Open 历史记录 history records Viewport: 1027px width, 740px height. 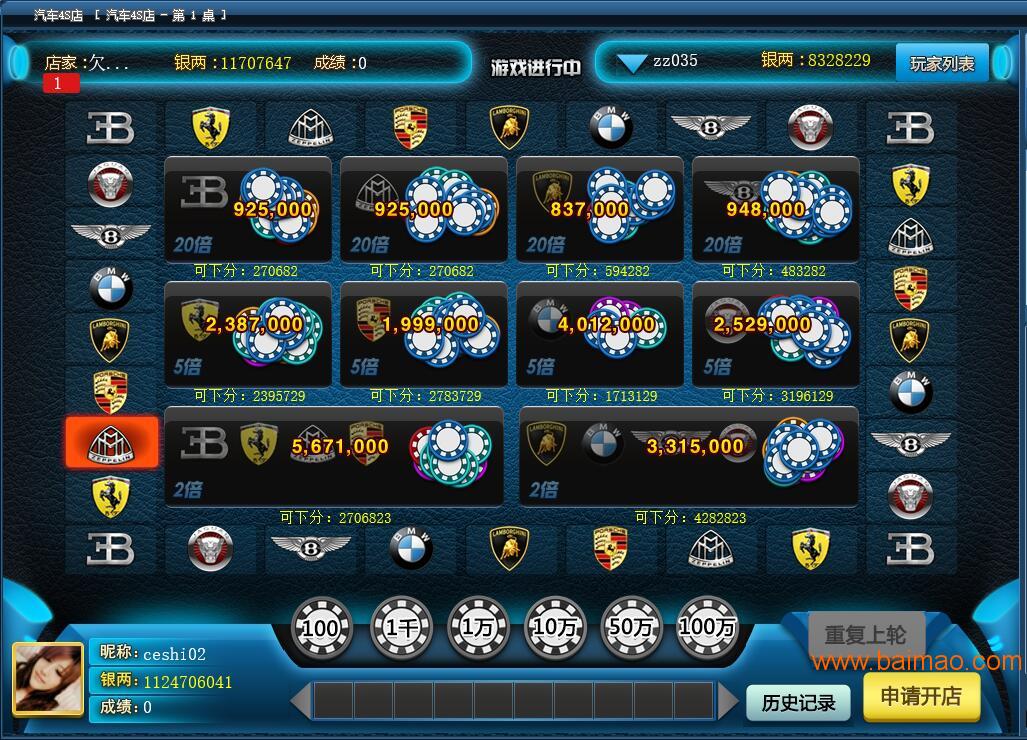click(x=798, y=702)
